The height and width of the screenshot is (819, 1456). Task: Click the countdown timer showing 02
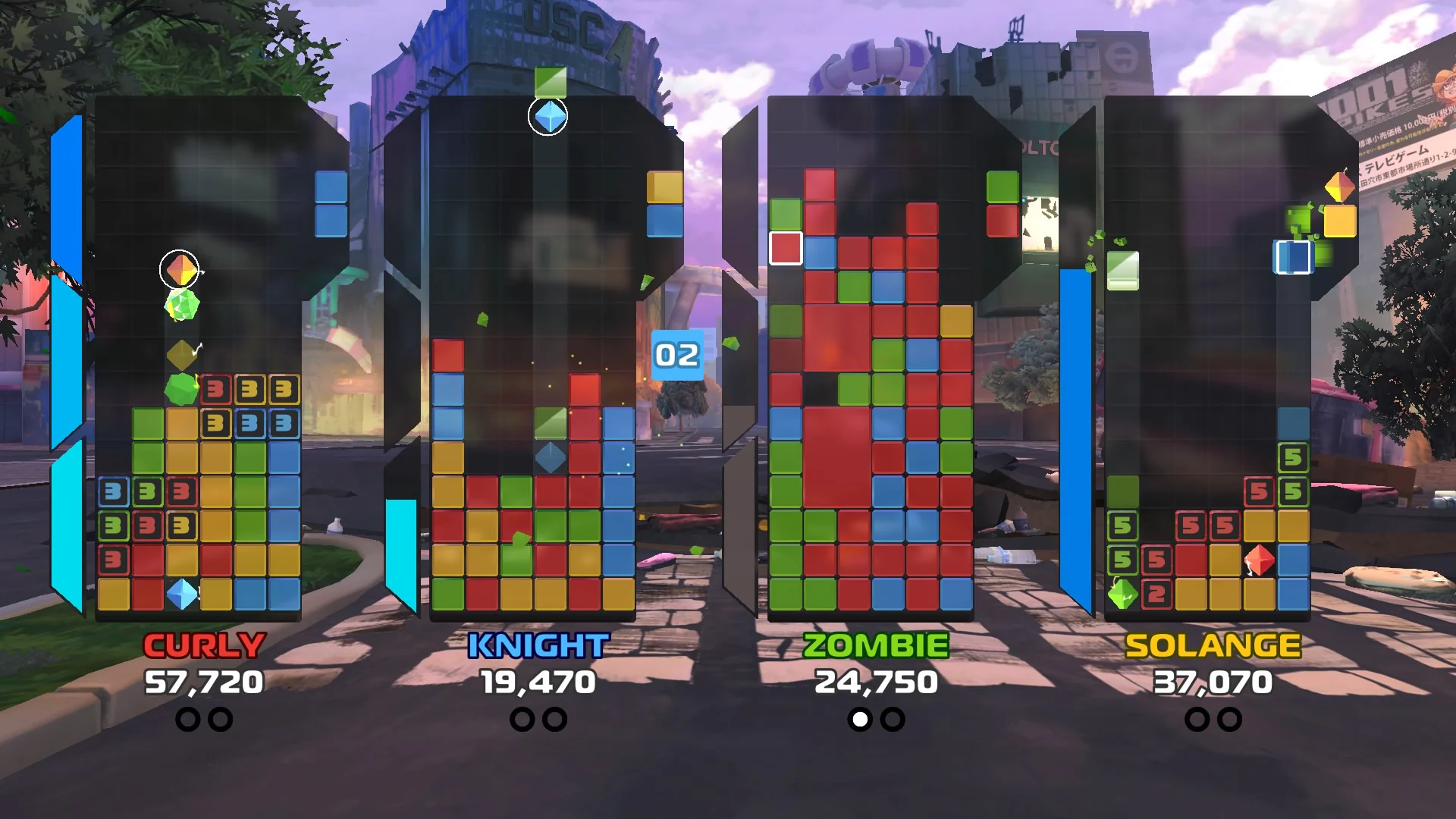click(x=679, y=354)
